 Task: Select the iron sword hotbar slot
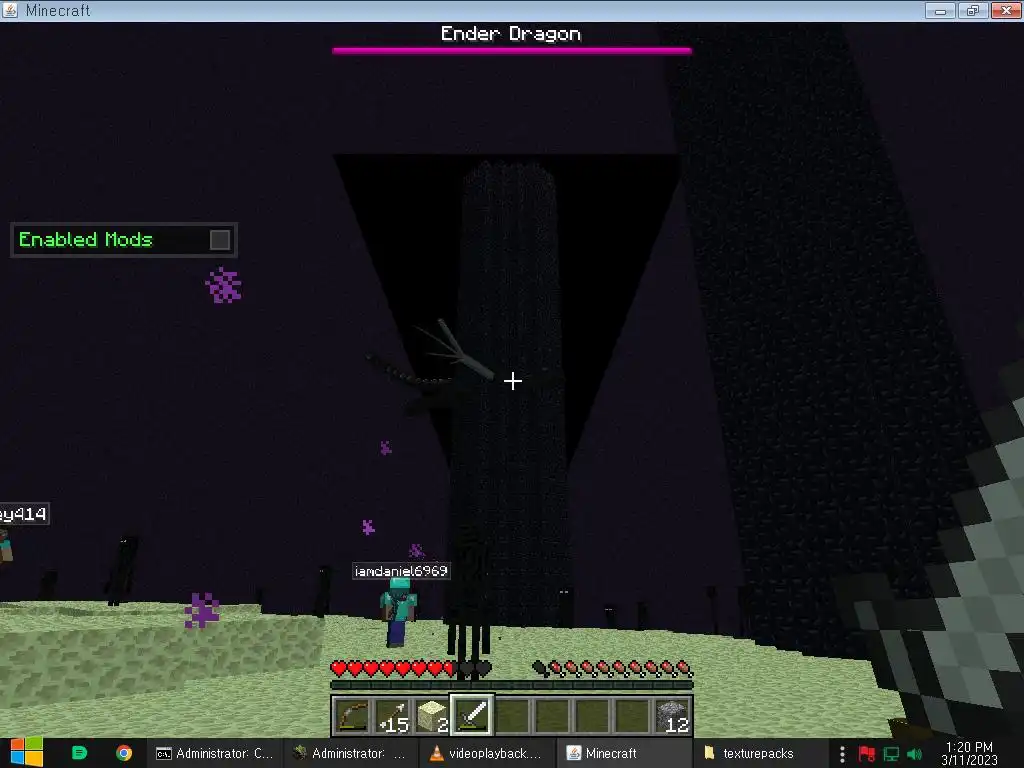[472, 716]
